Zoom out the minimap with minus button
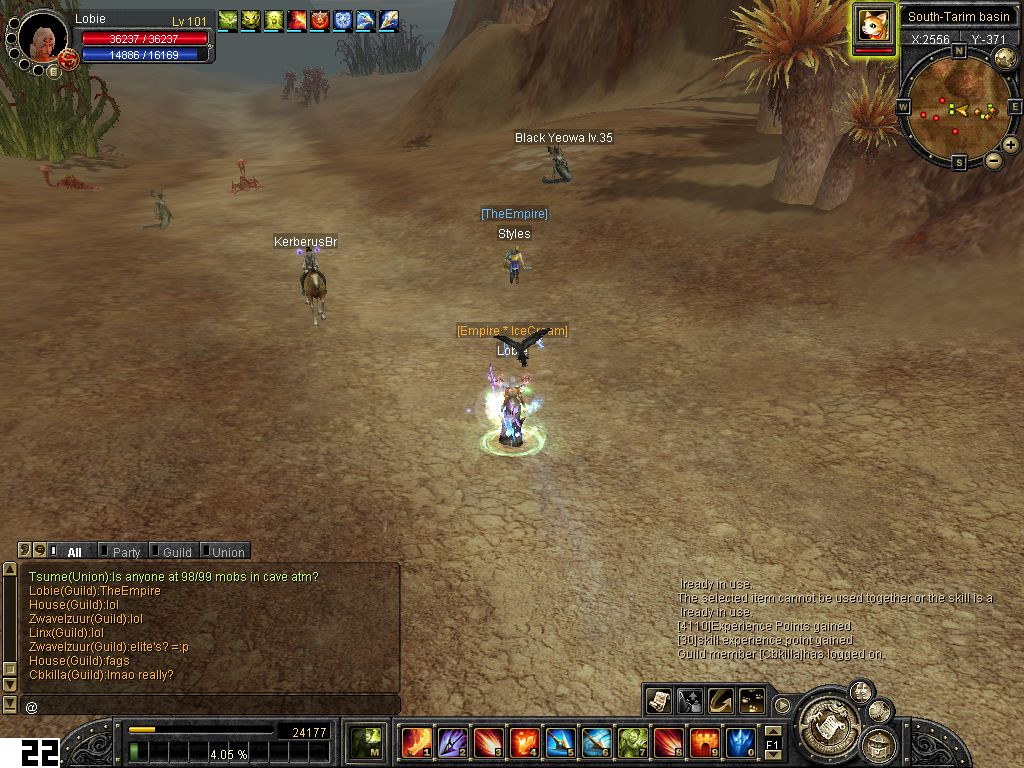This screenshot has width=1024, height=768. click(993, 160)
